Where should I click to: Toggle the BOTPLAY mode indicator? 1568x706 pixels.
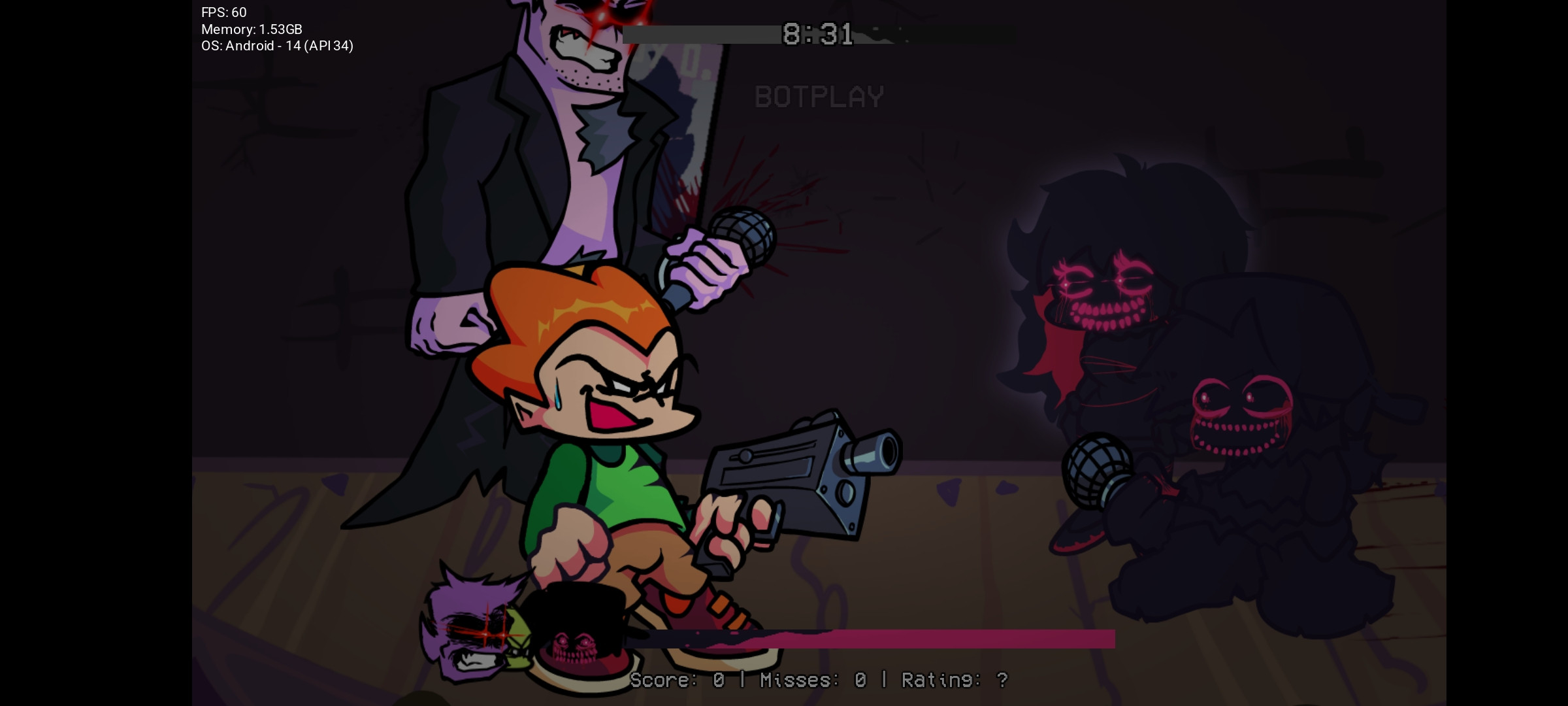[x=819, y=97]
